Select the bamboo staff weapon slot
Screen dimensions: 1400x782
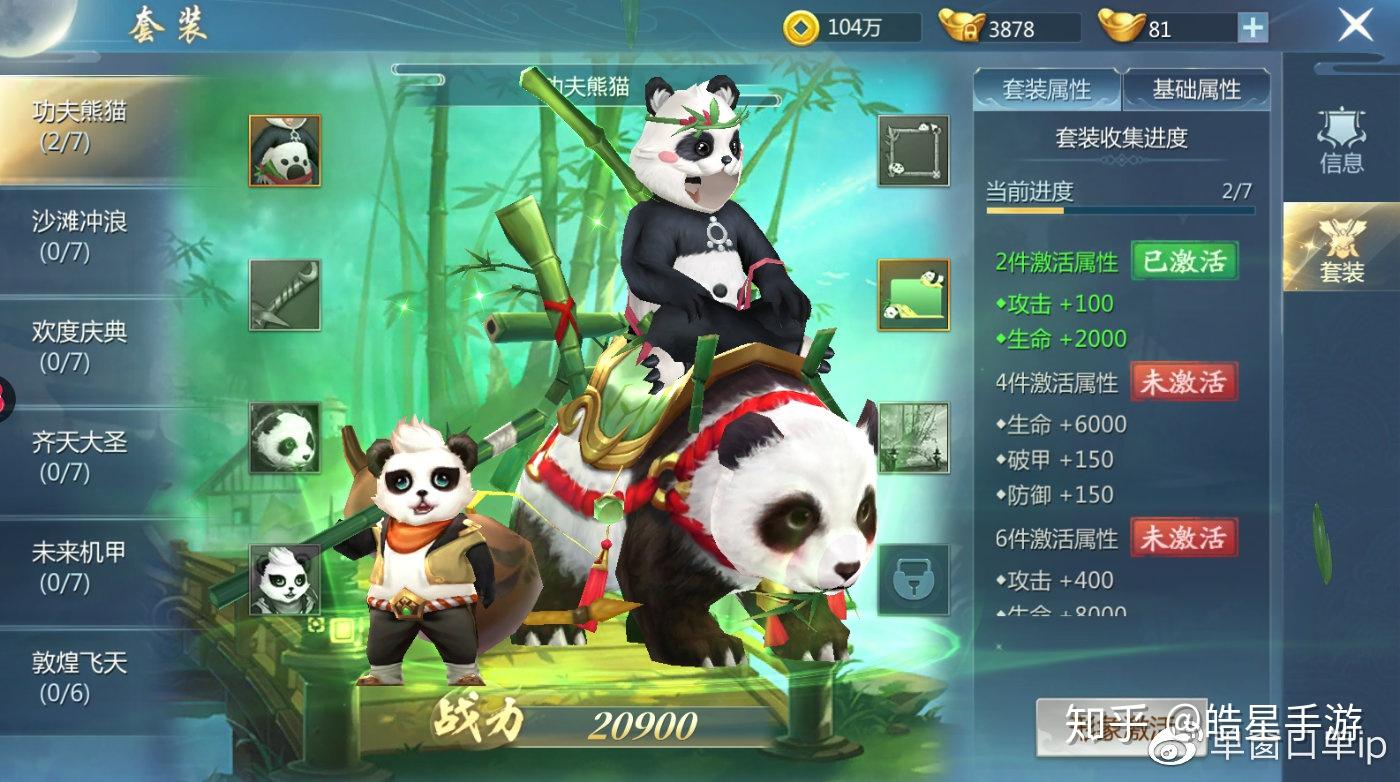coord(285,295)
